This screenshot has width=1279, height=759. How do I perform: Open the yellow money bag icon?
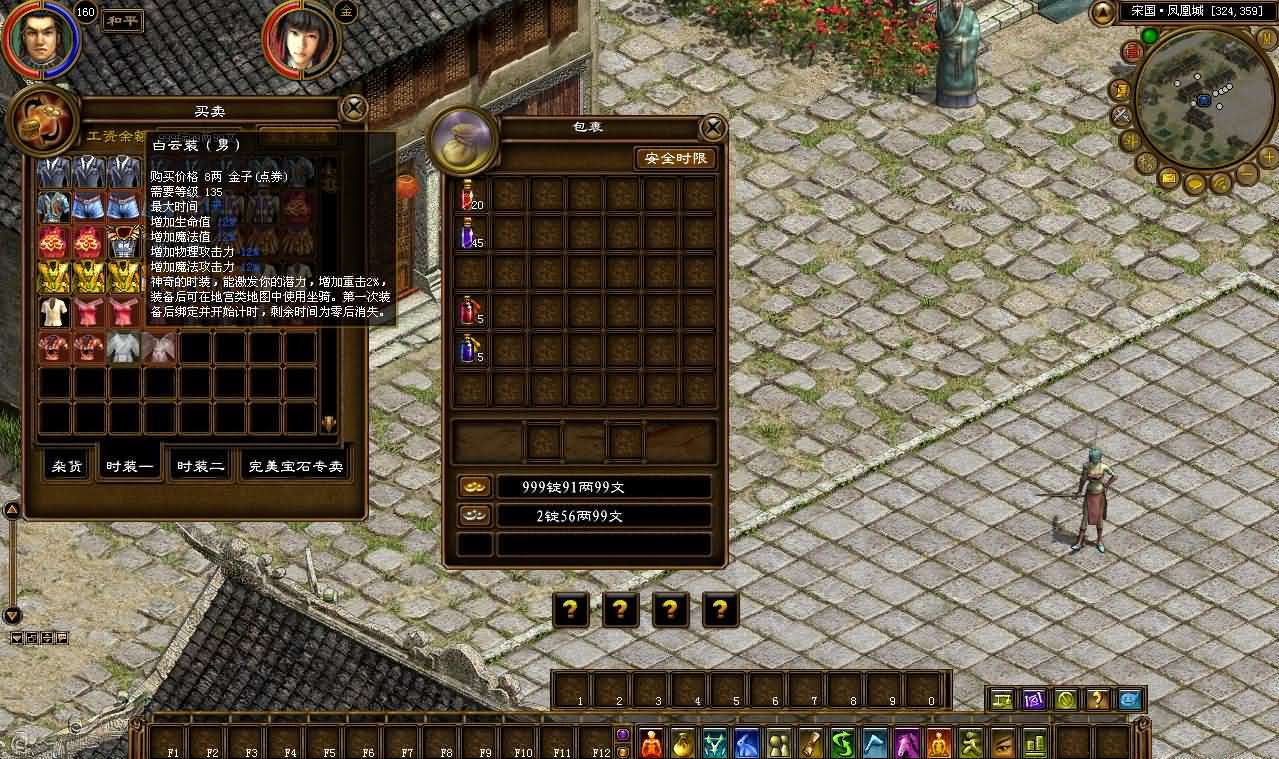(683, 743)
